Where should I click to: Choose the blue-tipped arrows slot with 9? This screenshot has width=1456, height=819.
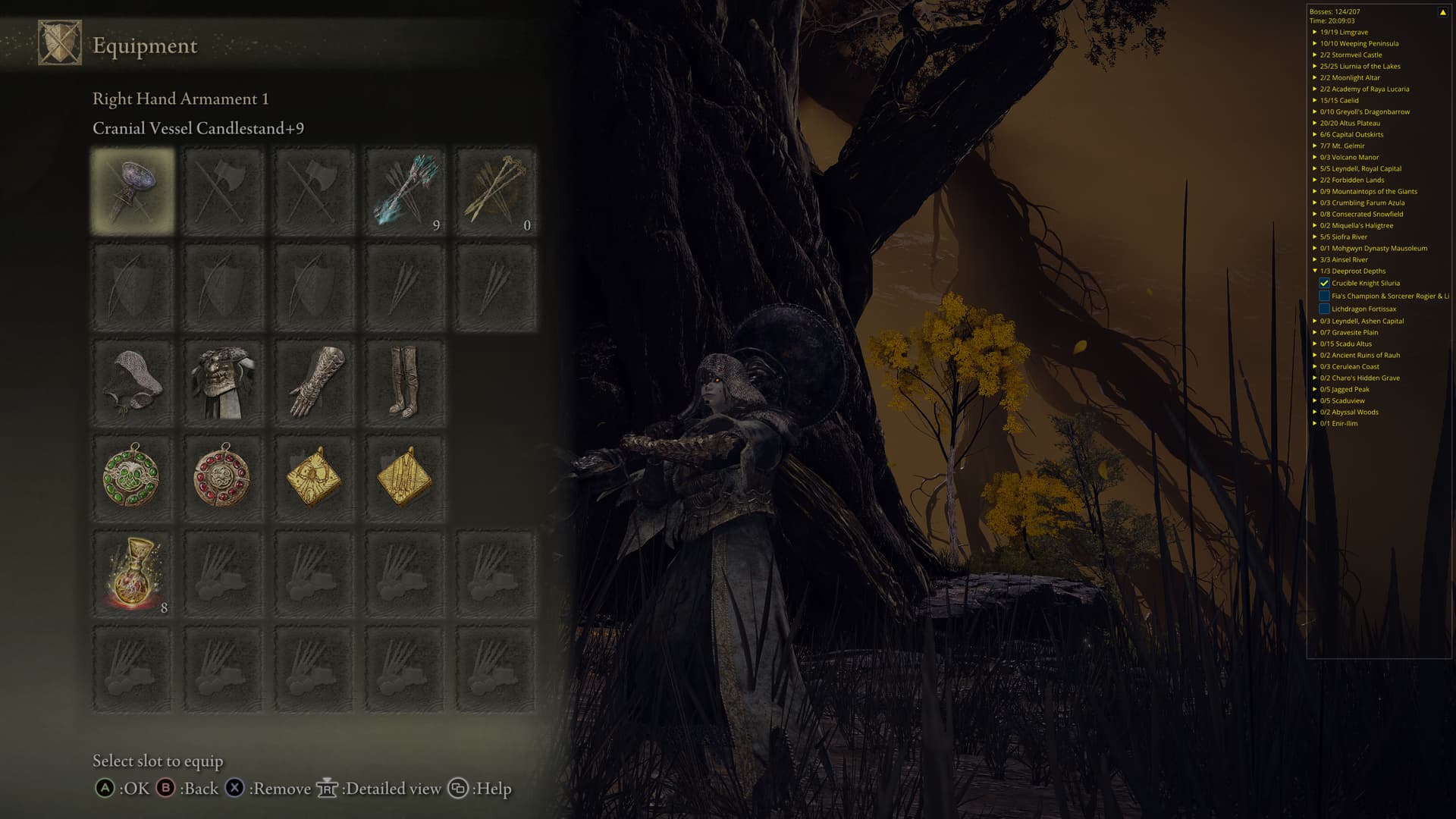404,190
